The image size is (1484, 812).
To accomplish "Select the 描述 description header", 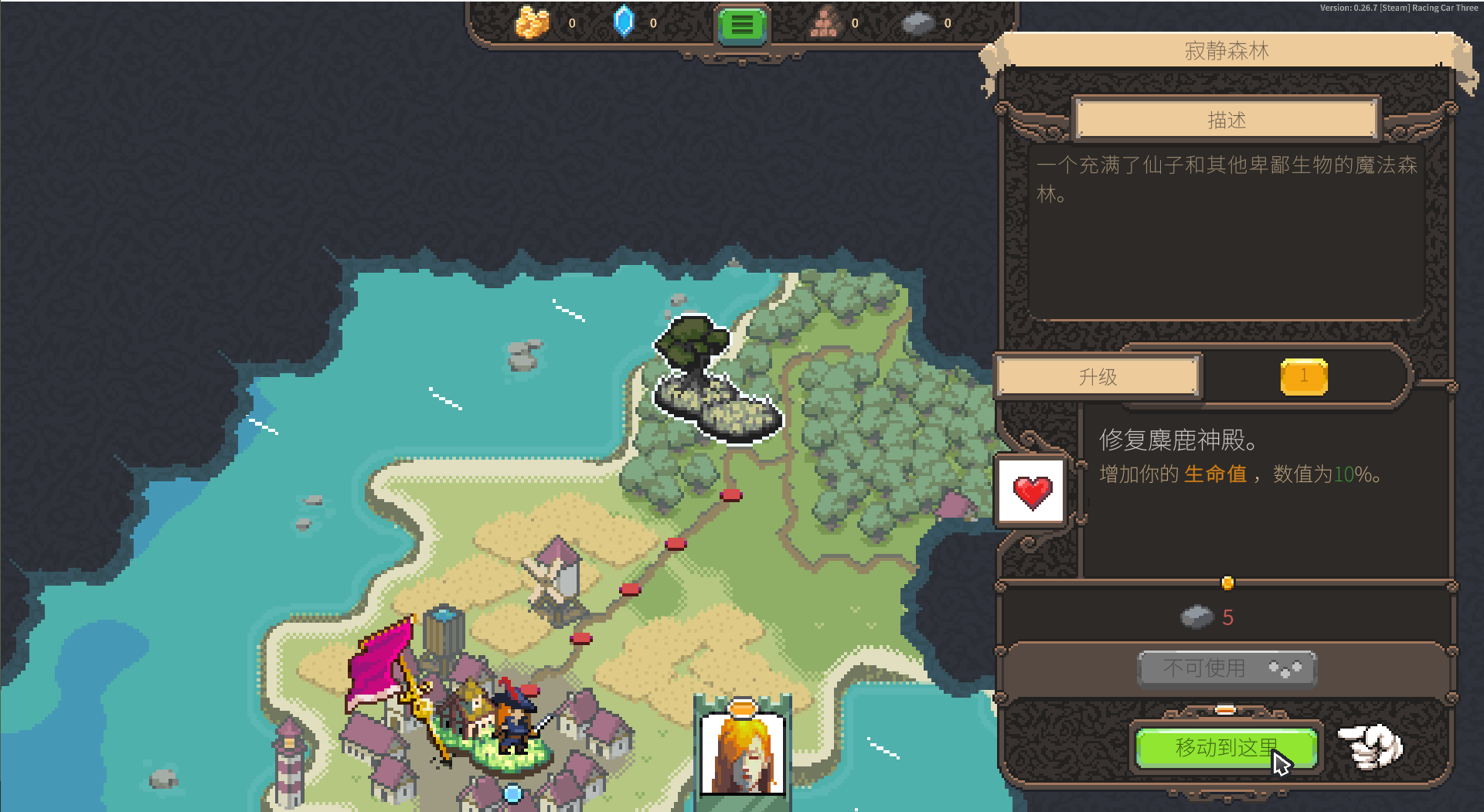I will pyautogui.click(x=1226, y=120).
